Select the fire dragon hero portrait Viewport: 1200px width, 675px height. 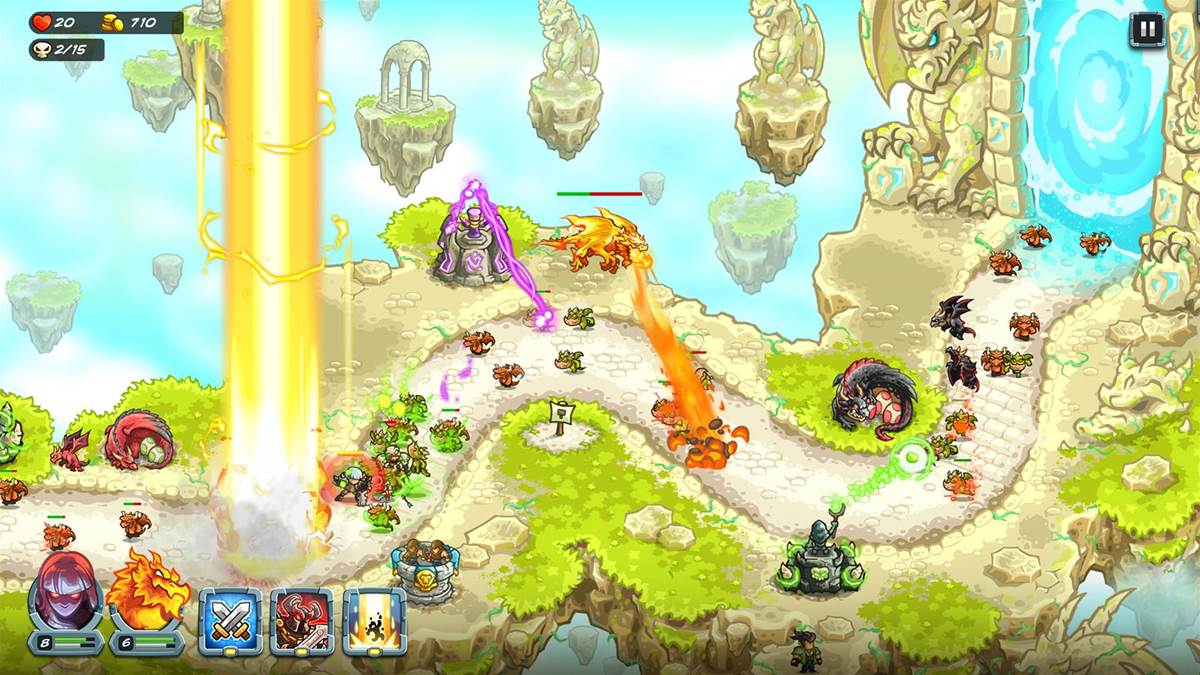tap(147, 593)
